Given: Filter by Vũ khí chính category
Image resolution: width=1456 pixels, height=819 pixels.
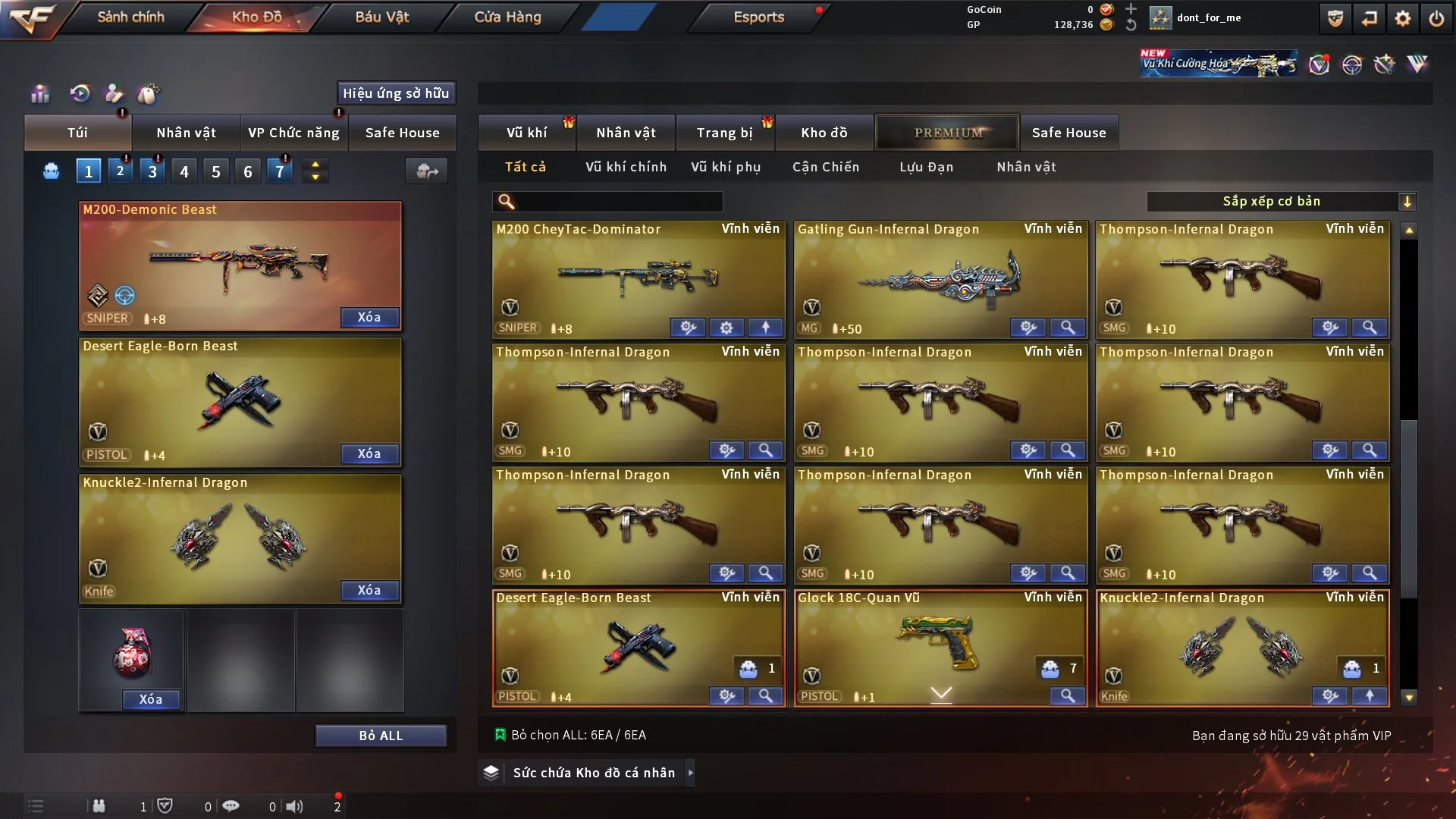Looking at the screenshot, I should pyautogui.click(x=626, y=167).
